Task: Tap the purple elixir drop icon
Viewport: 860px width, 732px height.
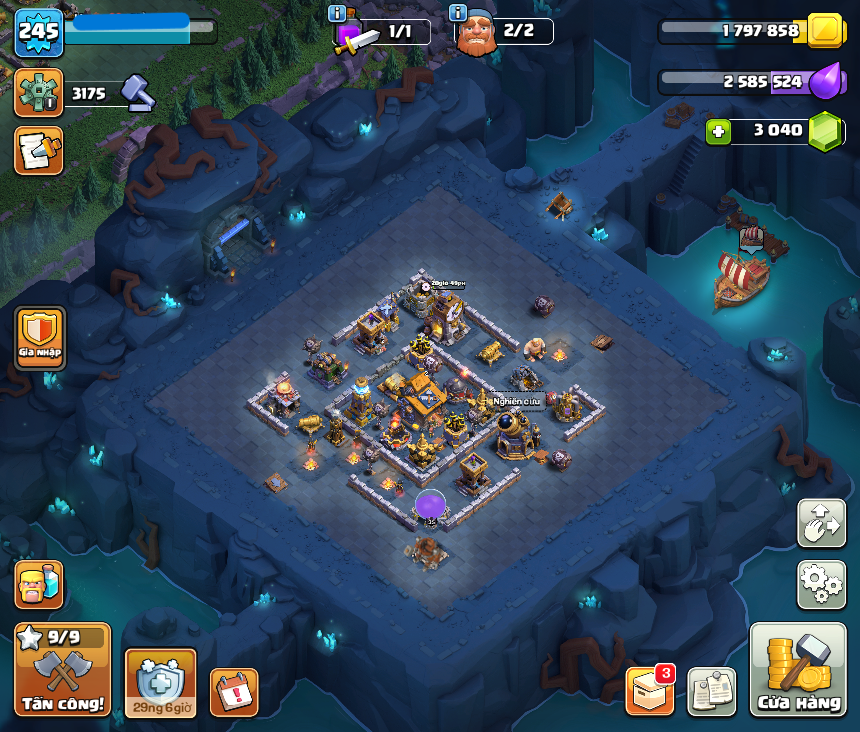Action: 825,81
